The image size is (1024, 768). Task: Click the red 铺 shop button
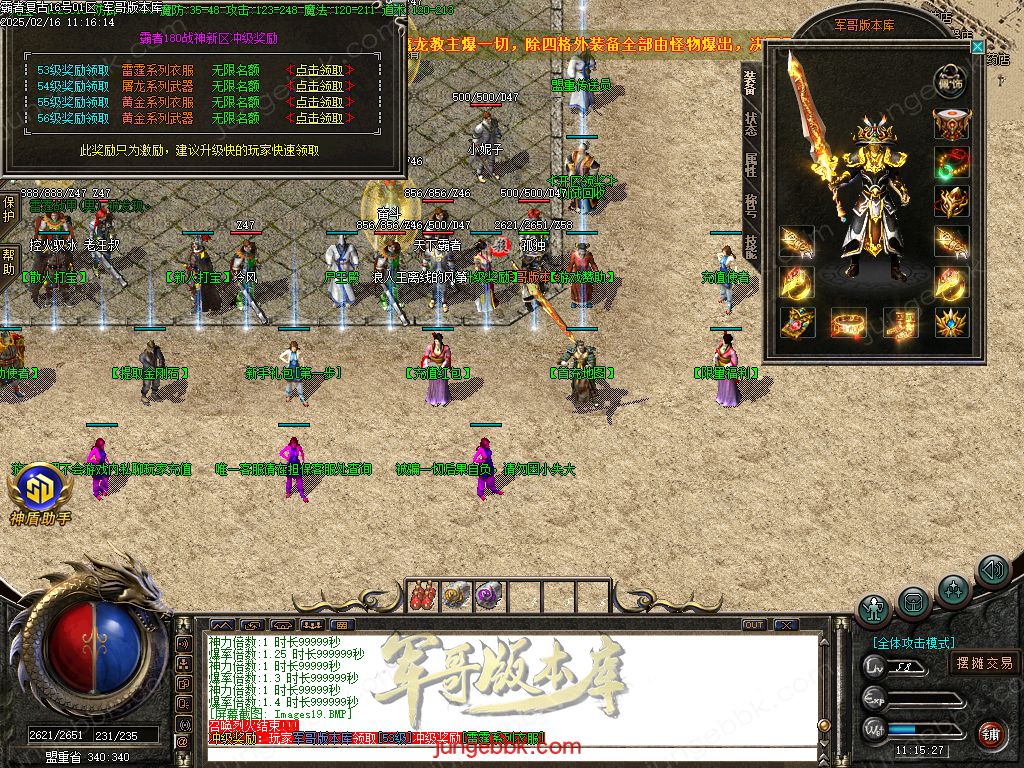[991, 735]
